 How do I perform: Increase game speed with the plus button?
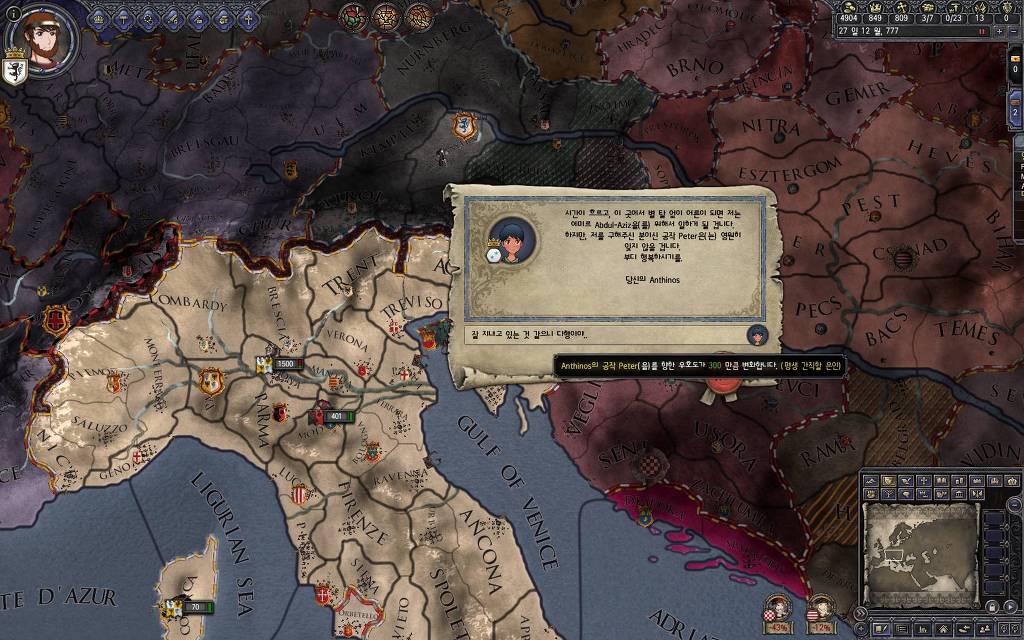coord(997,31)
